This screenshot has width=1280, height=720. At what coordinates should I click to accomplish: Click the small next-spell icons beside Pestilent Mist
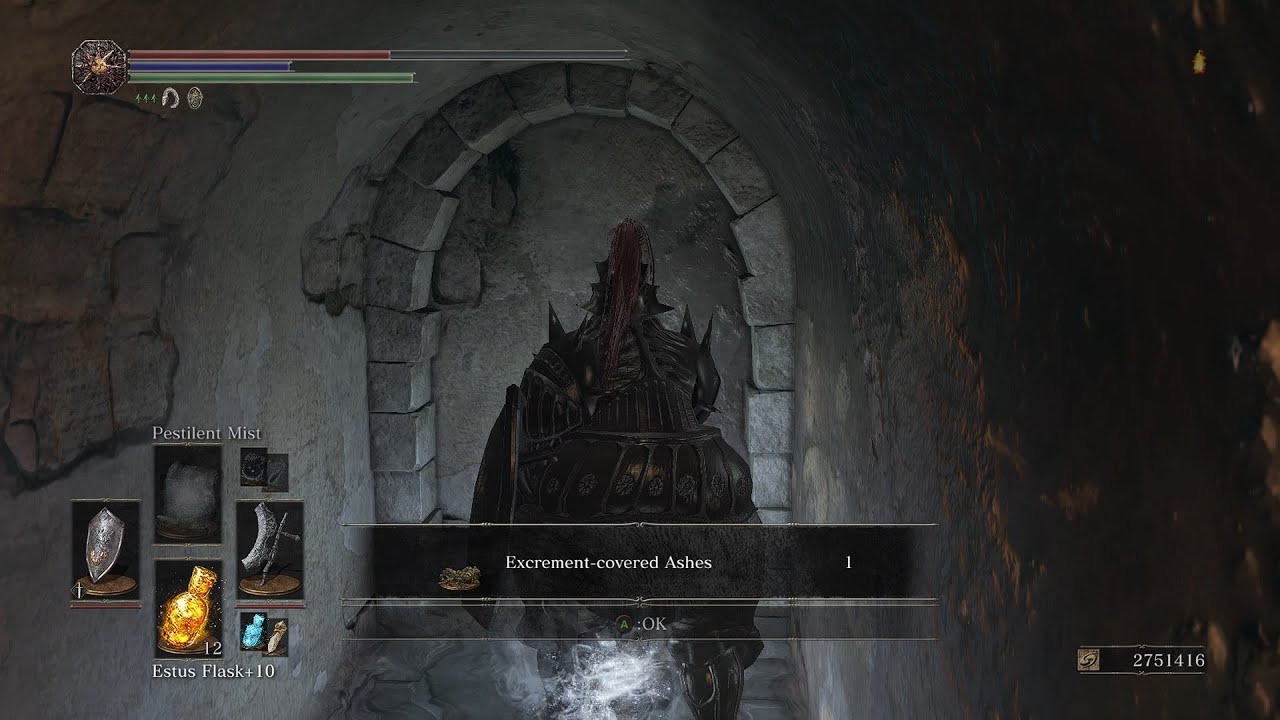point(264,470)
